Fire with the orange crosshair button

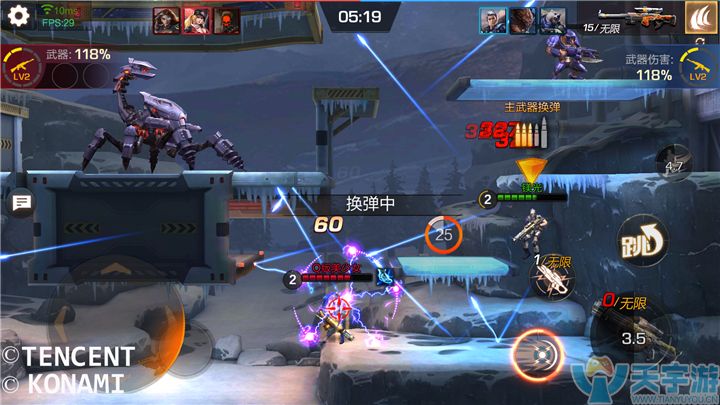(540, 354)
